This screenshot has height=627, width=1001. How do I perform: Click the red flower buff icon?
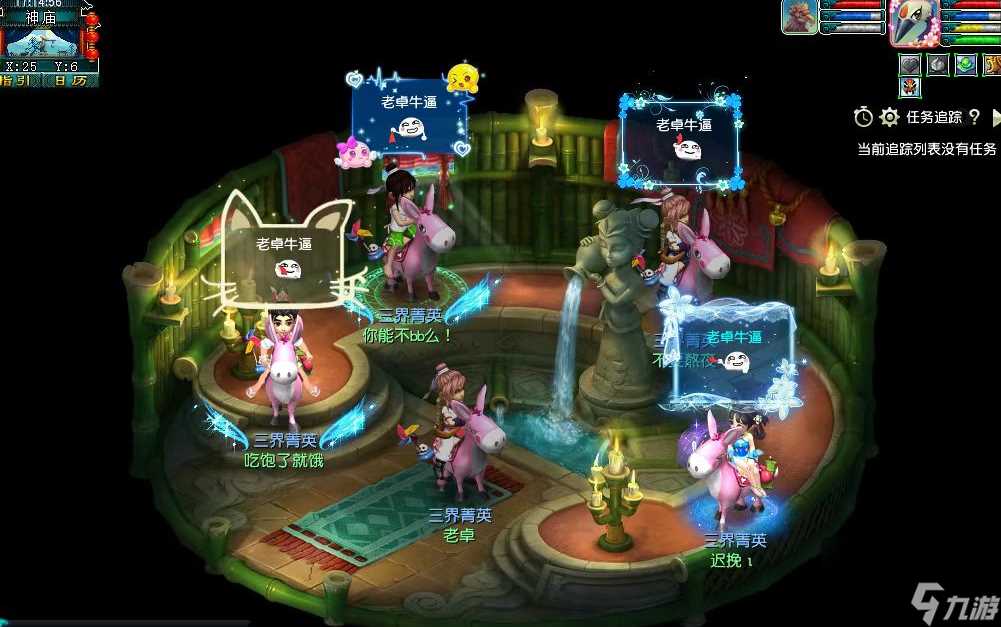pos(909,87)
